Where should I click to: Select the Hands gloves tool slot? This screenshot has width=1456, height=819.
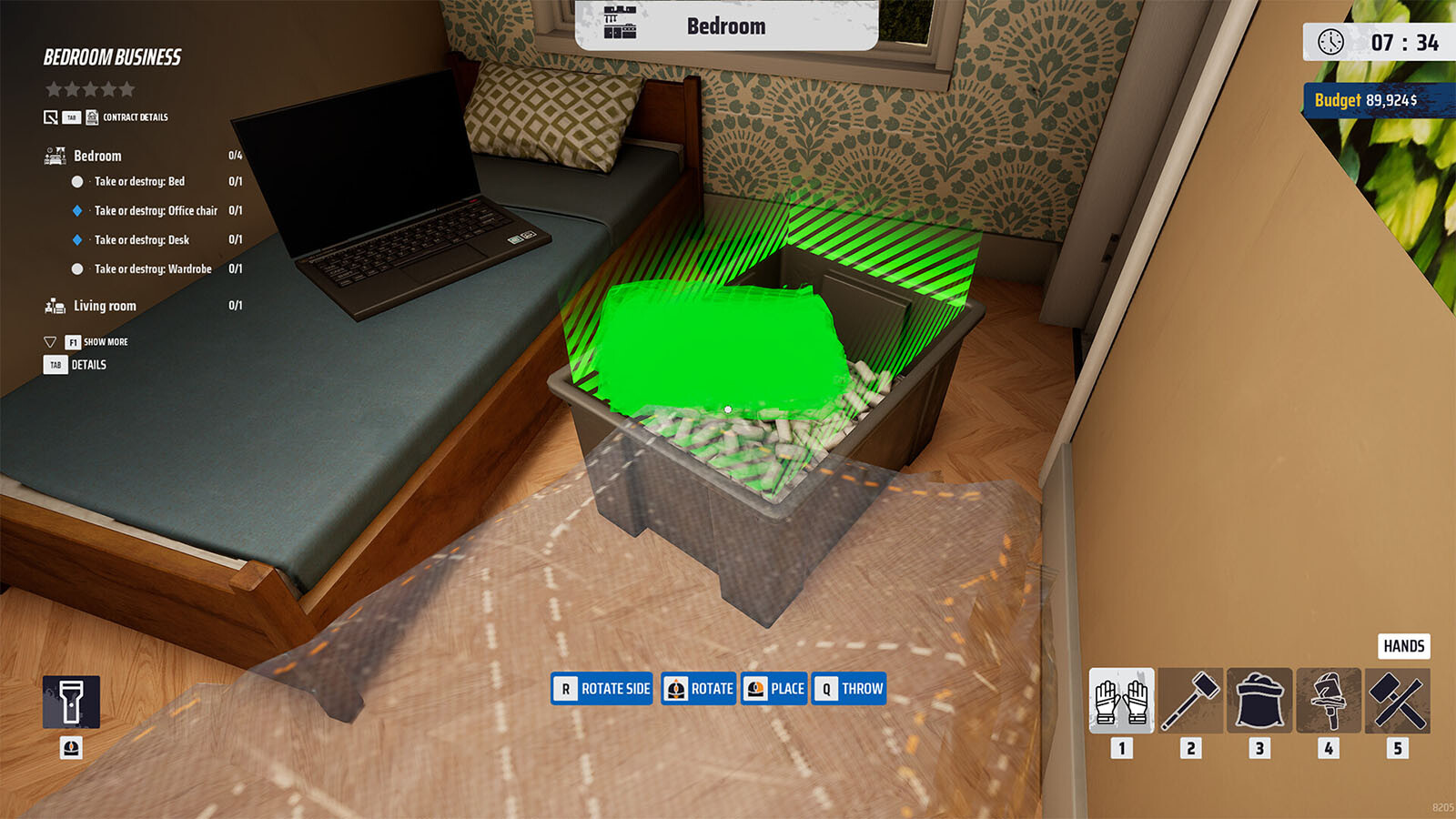tap(1121, 701)
